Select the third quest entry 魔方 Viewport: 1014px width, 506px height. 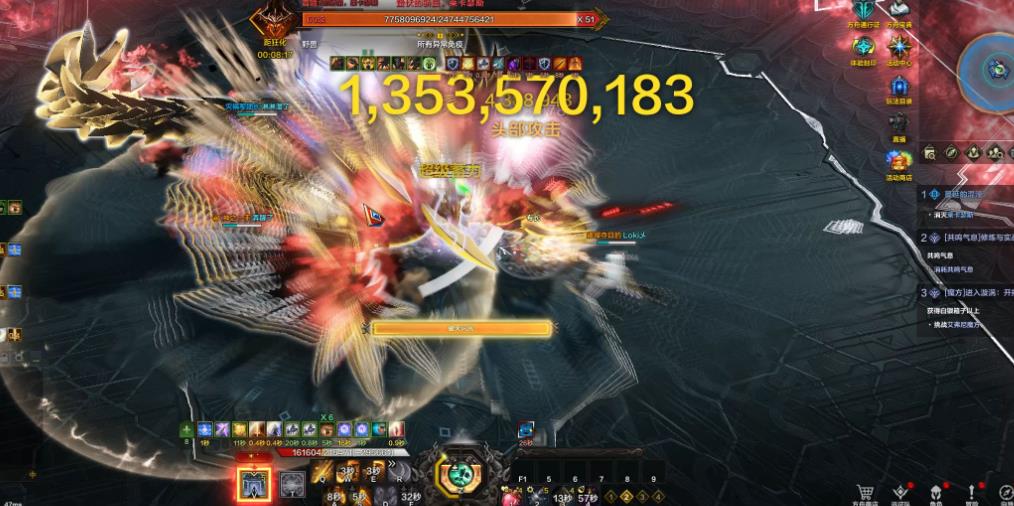tap(965, 293)
